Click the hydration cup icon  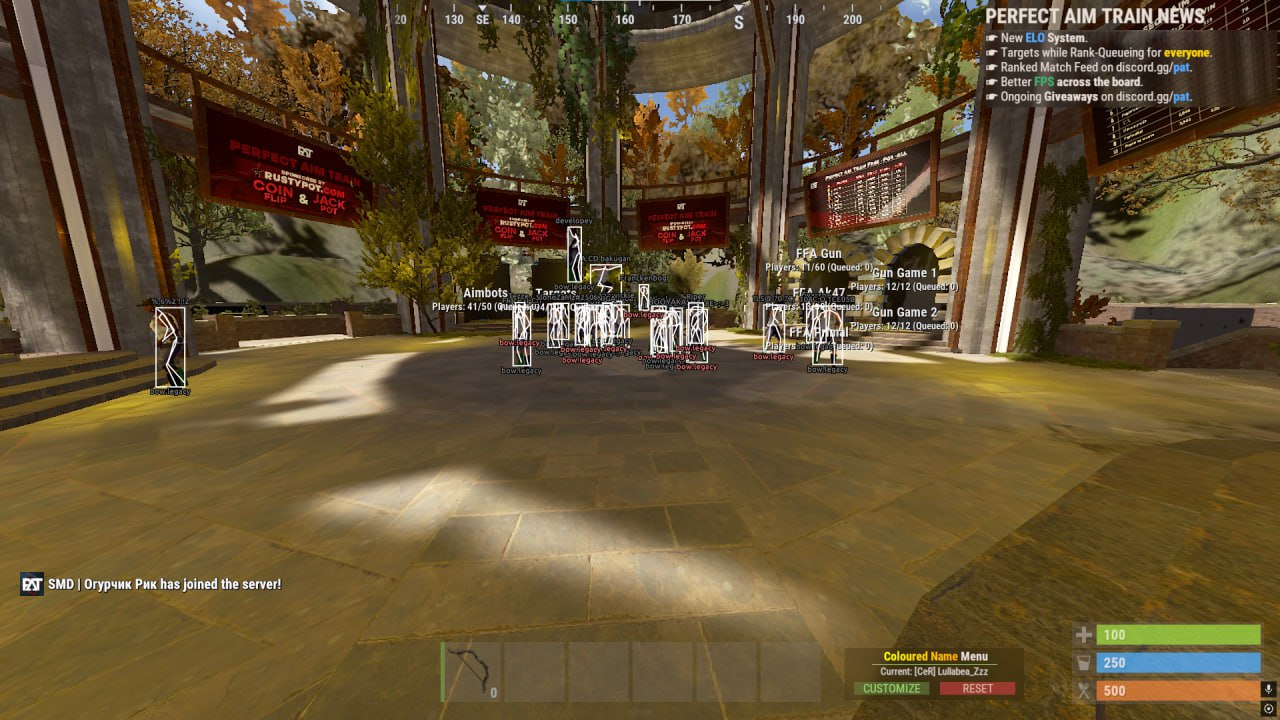coord(1083,662)
